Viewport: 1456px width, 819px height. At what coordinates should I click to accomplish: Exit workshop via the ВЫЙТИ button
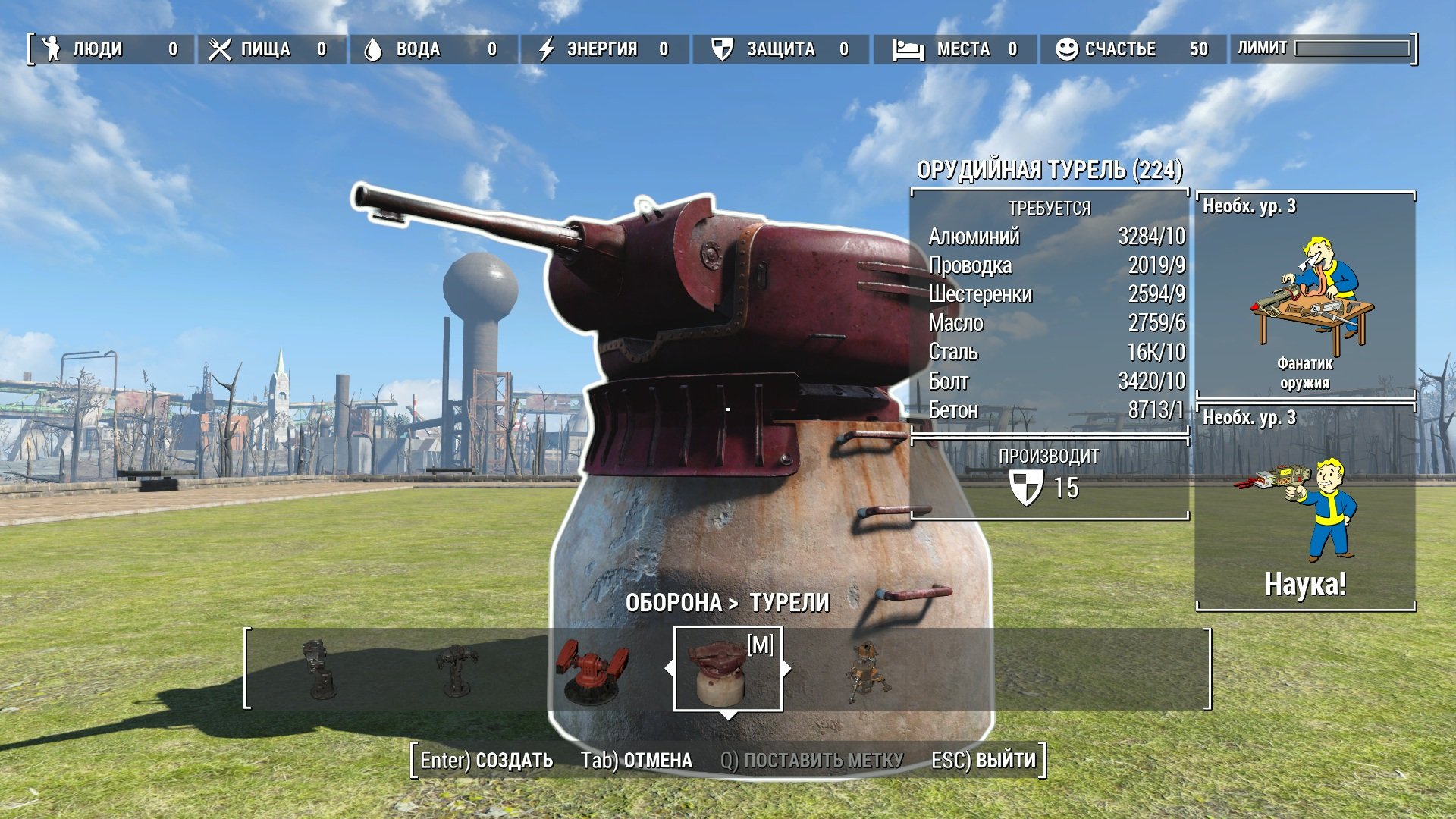point(984,761)
